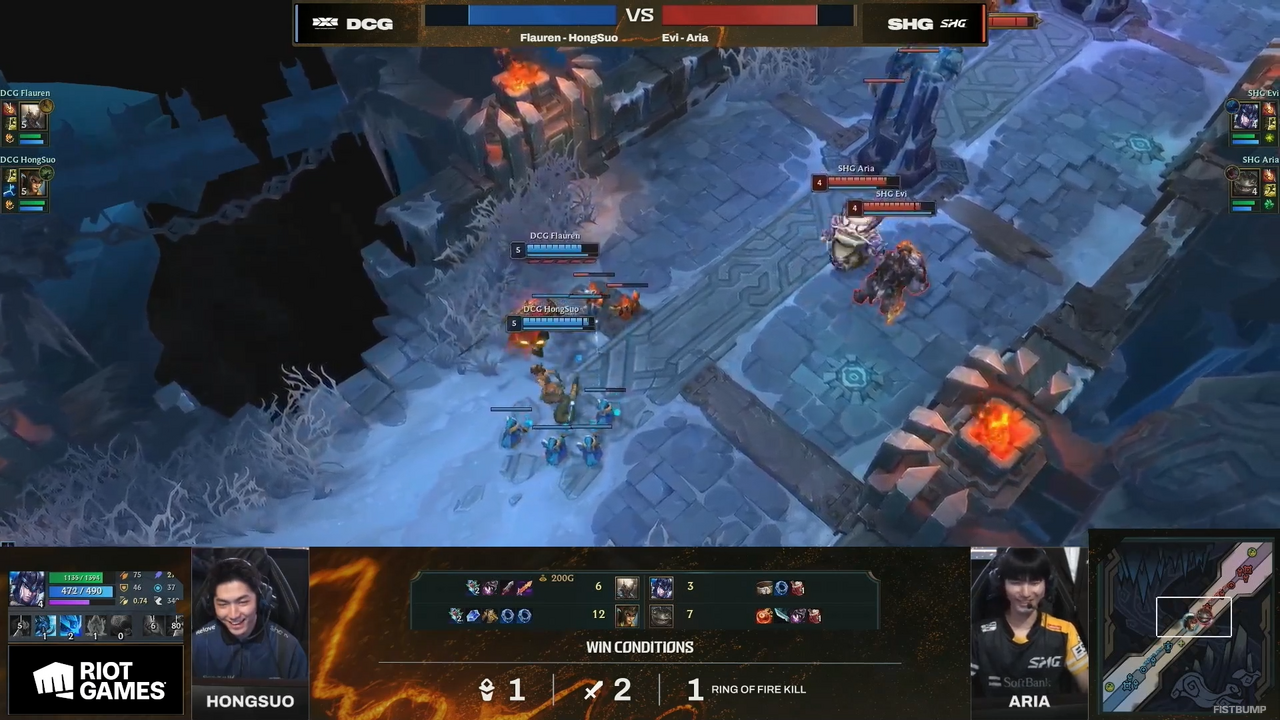Click the scoreboard champion portrait beside score 7

coord(661,615)
